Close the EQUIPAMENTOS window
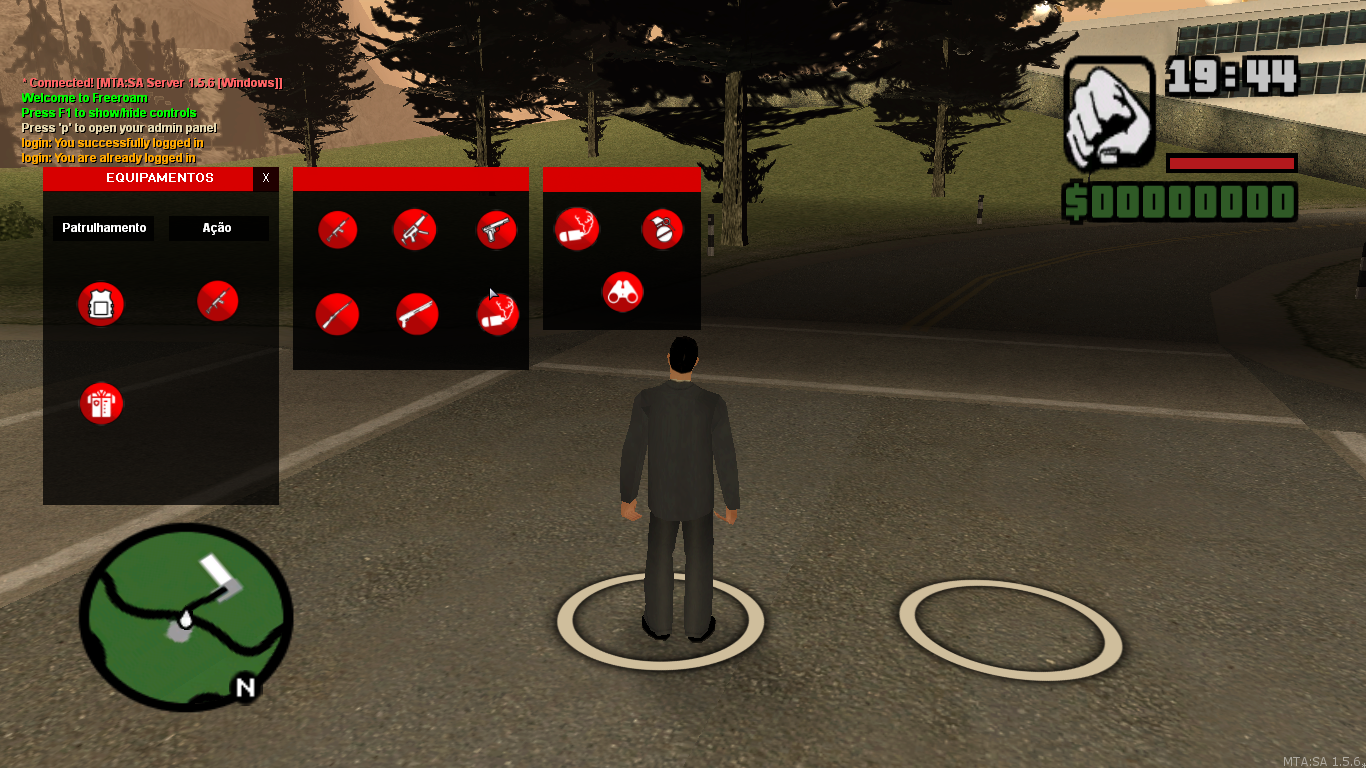Viewport: 1366px width, 768px height. (x=265, y=179)
